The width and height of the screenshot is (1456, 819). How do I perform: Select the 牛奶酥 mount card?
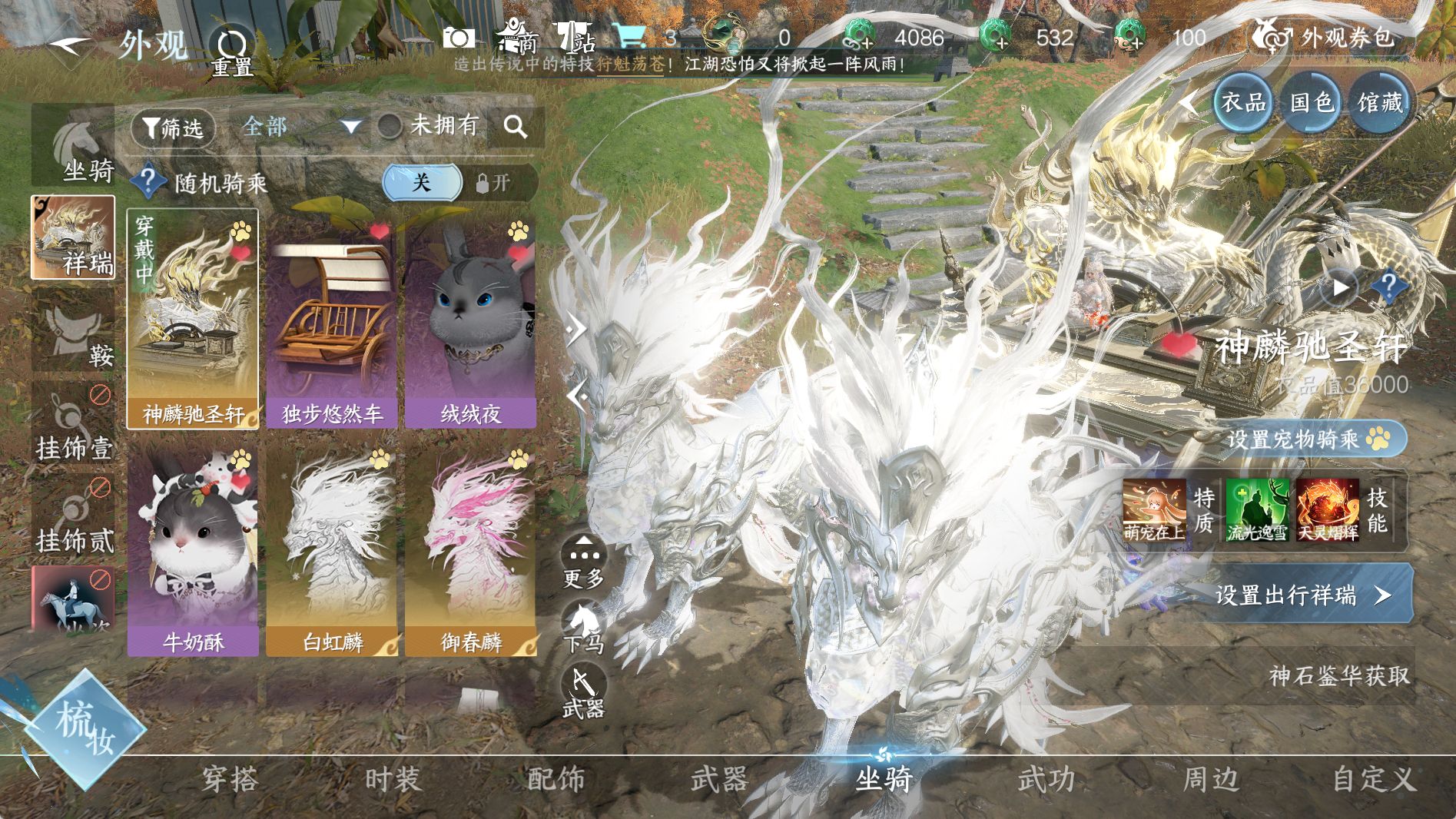193,550
